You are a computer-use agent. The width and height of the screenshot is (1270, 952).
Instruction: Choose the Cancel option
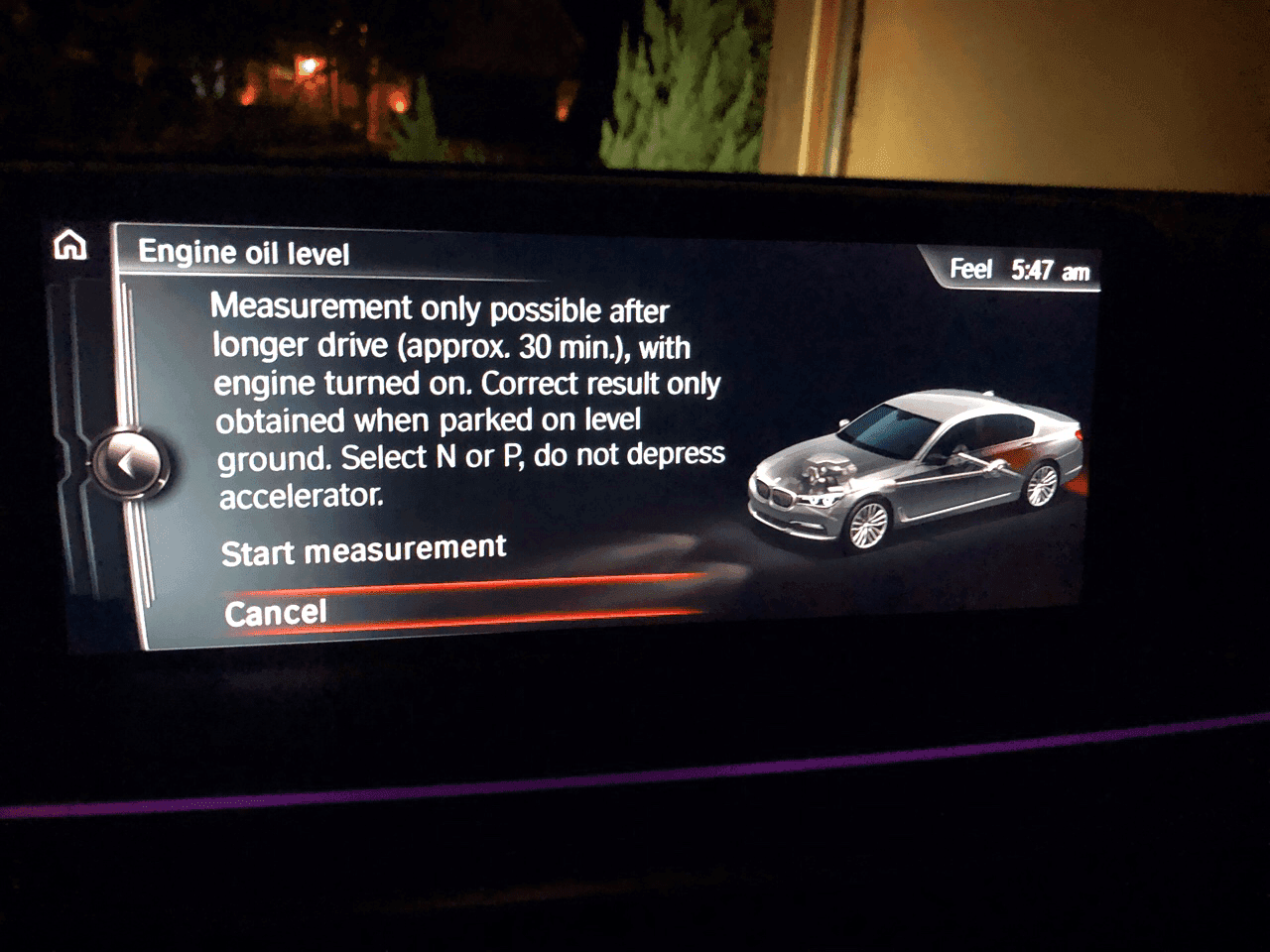[x=276, y=613]
